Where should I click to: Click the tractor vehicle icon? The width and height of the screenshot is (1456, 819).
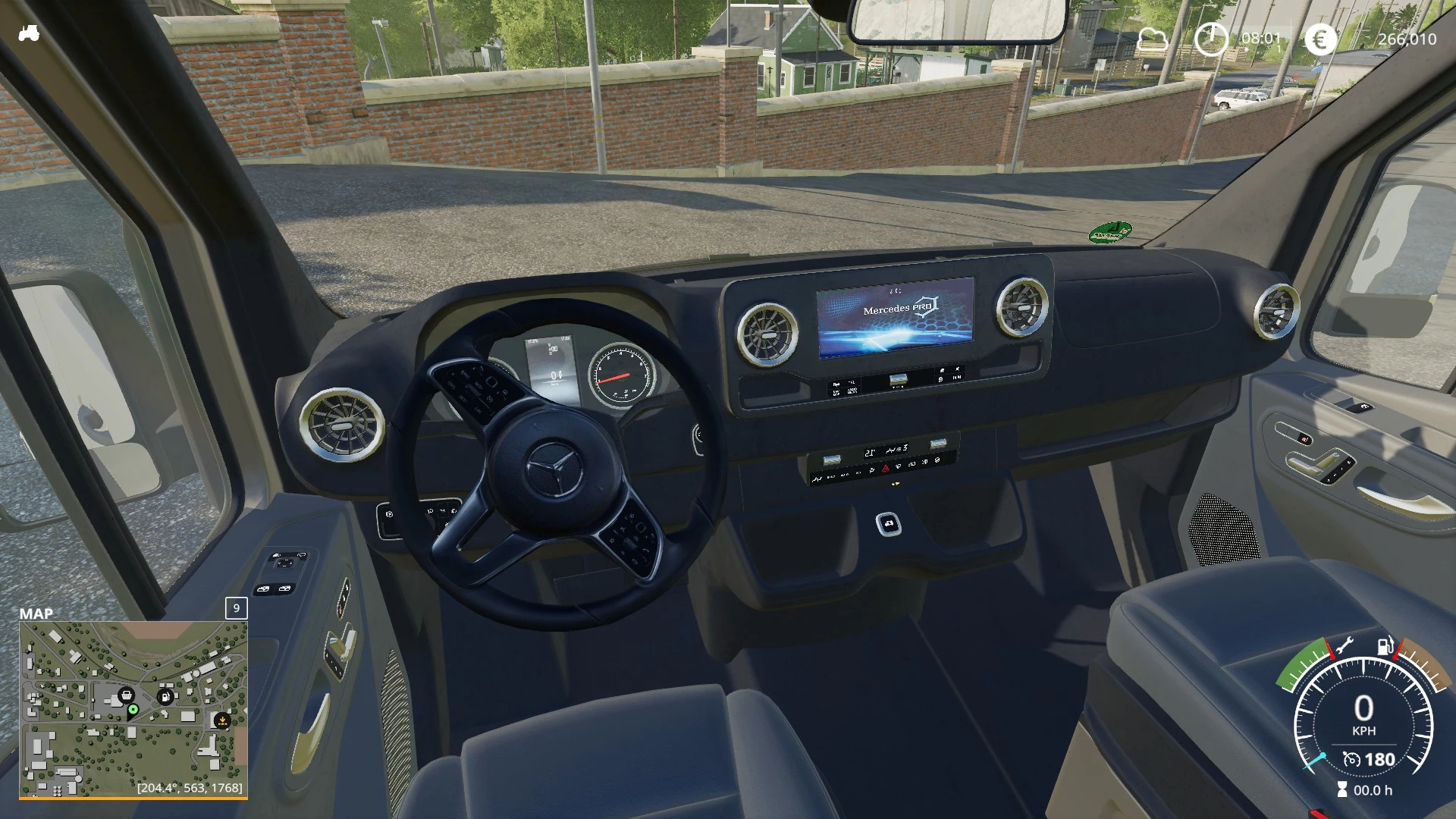(x=29, y=33)
